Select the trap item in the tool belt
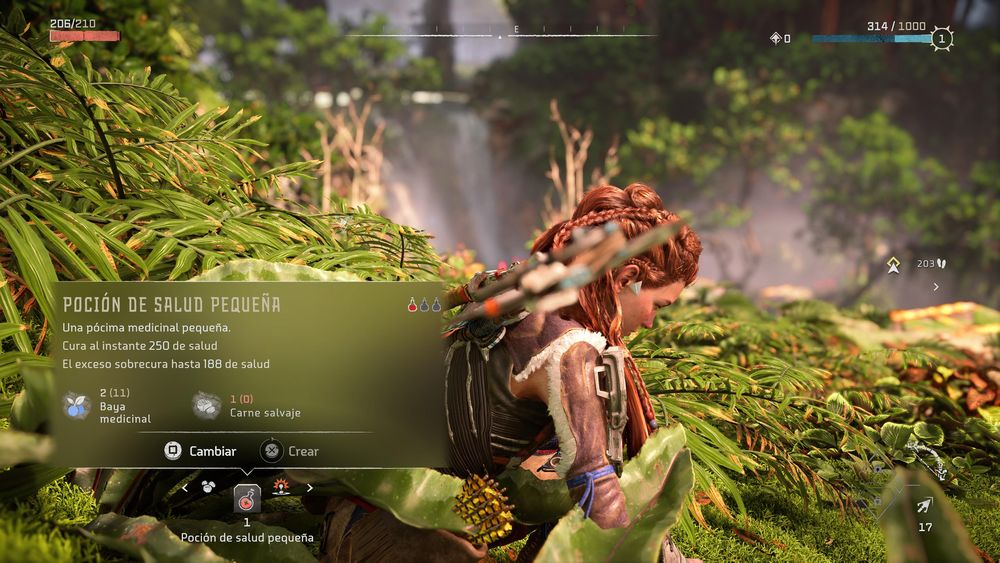The image size is (1000, 563). (x=282, y=488)
